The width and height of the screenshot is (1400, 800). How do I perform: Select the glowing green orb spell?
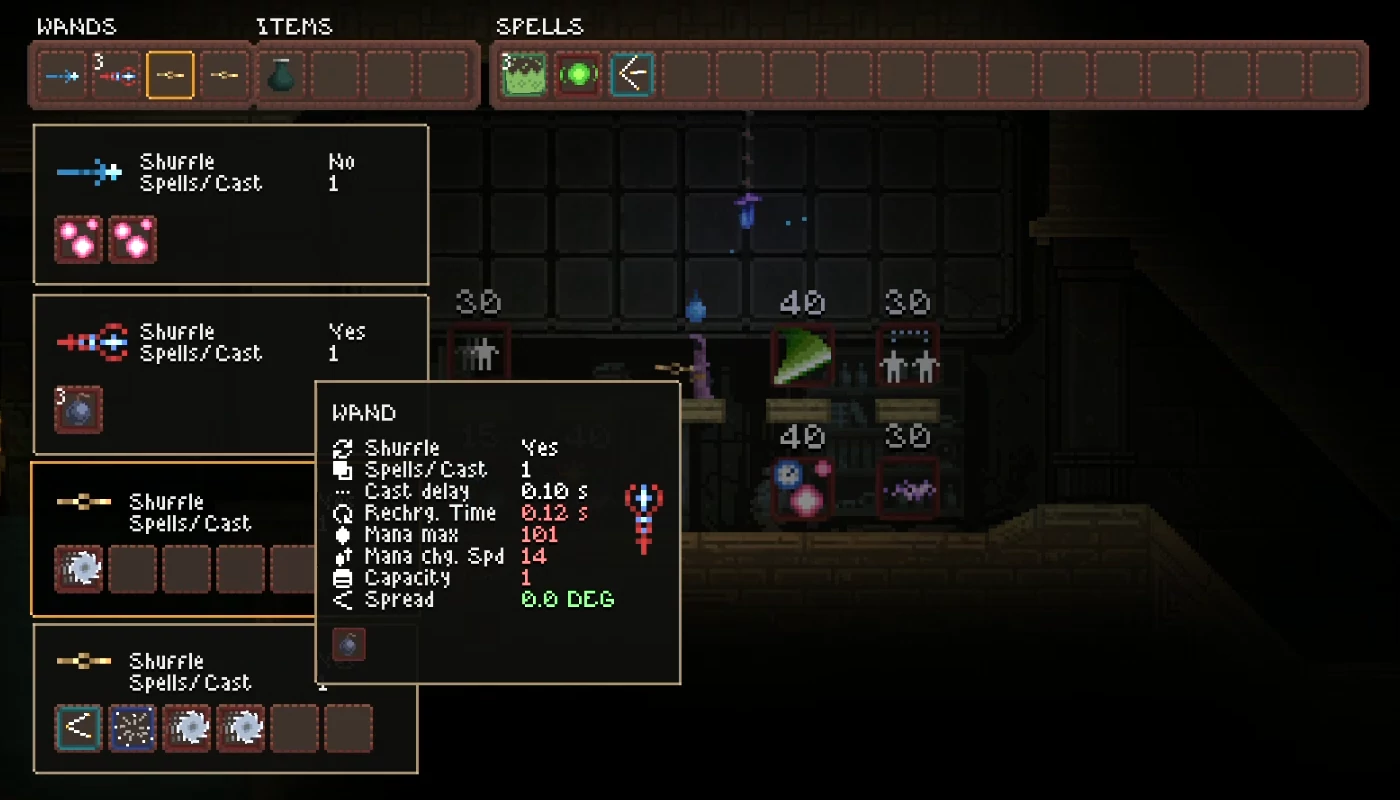click(x=578, y=75)
